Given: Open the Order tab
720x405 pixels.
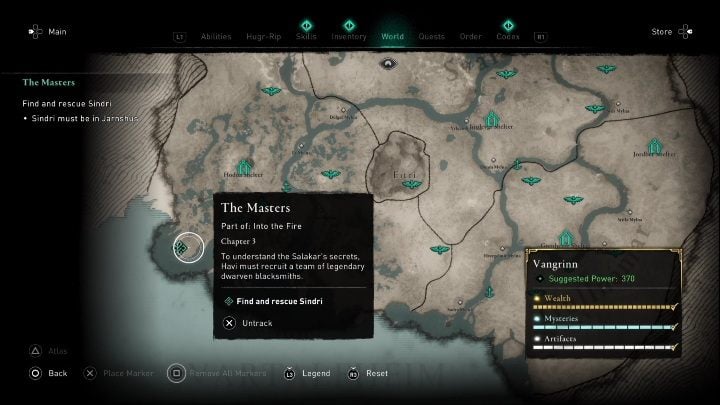Looking at the screenshot, I should tap(470, 37).
